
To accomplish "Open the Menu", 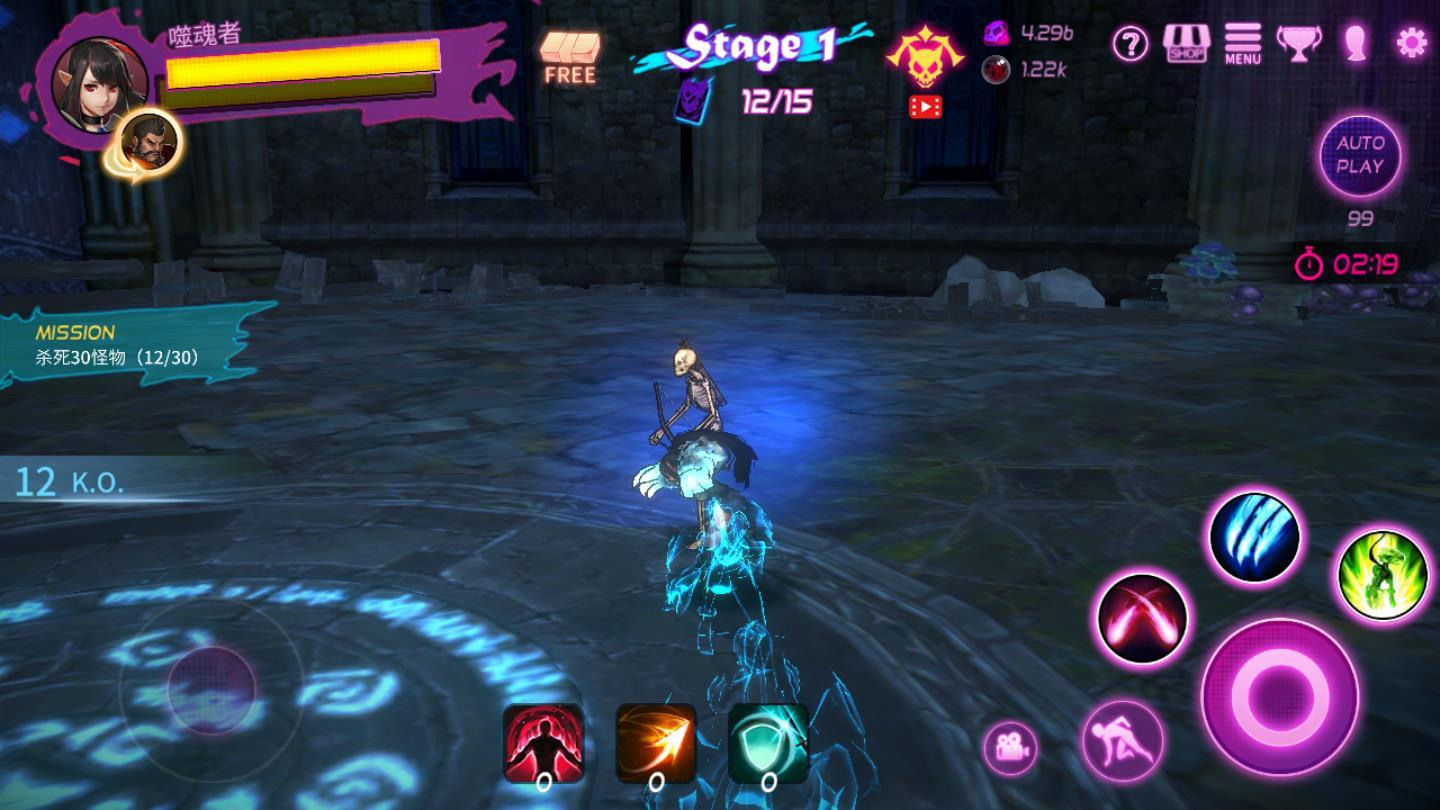I will coord(1242,44).
